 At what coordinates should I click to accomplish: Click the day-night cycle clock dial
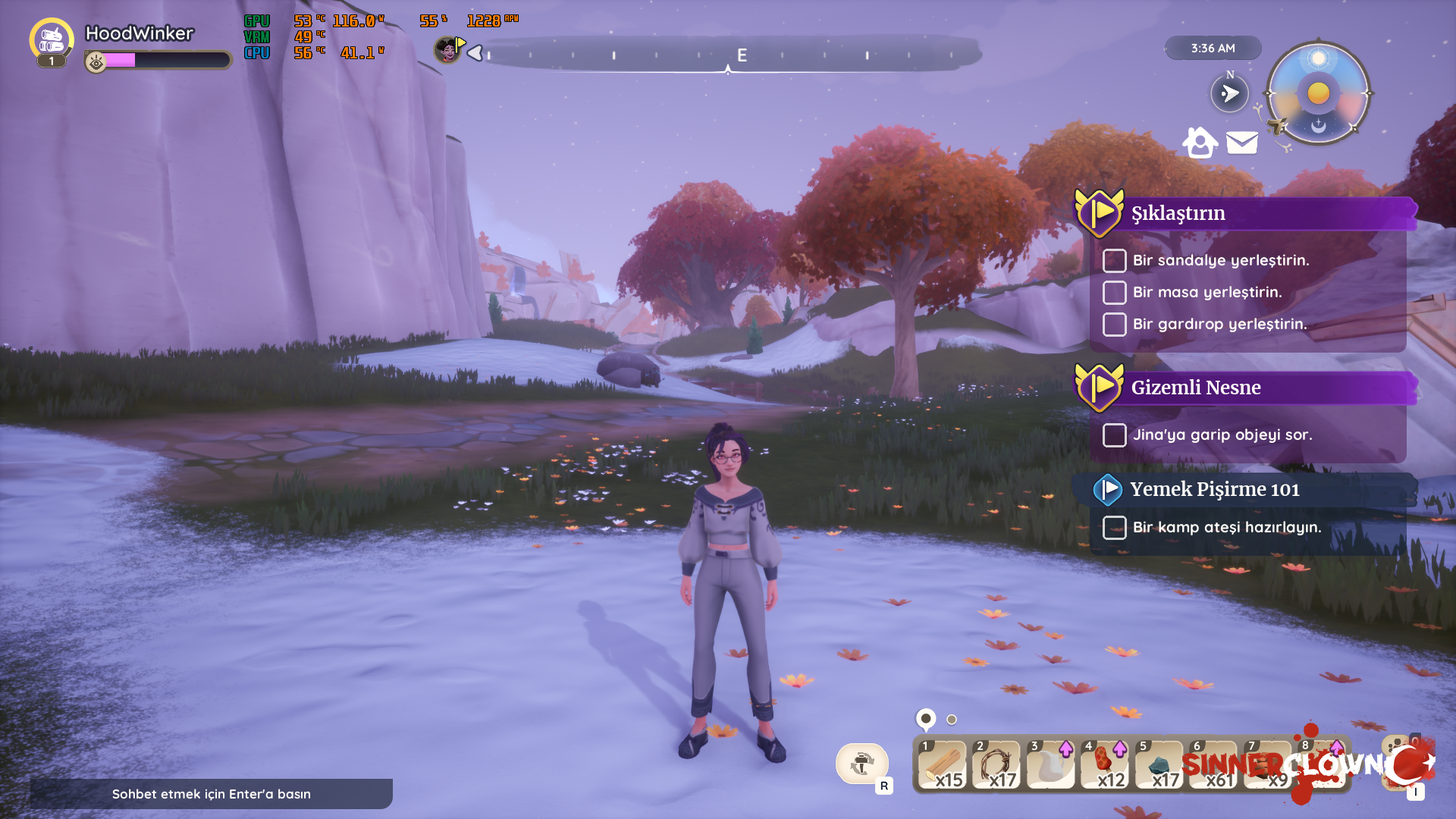1319,93
